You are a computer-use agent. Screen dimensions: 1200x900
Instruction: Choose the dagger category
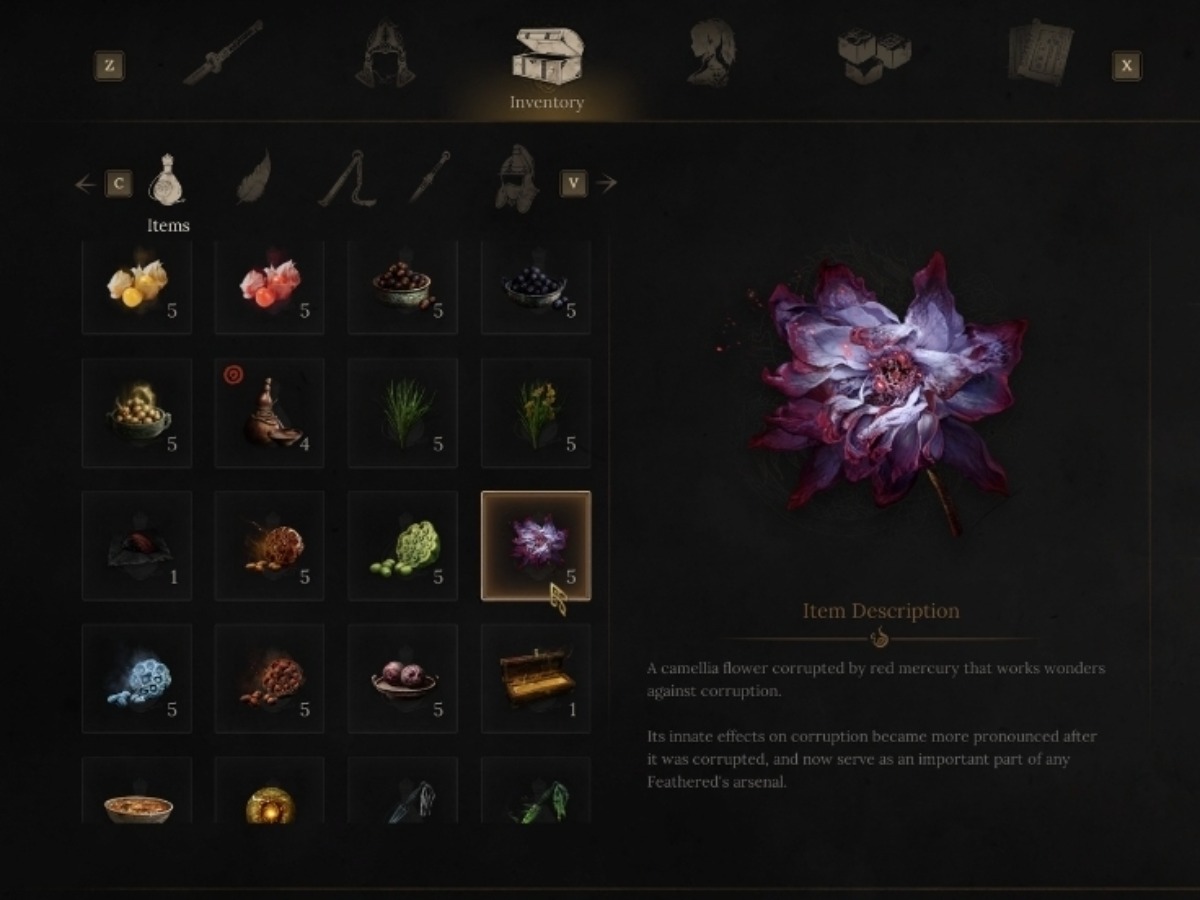[430, 178]
